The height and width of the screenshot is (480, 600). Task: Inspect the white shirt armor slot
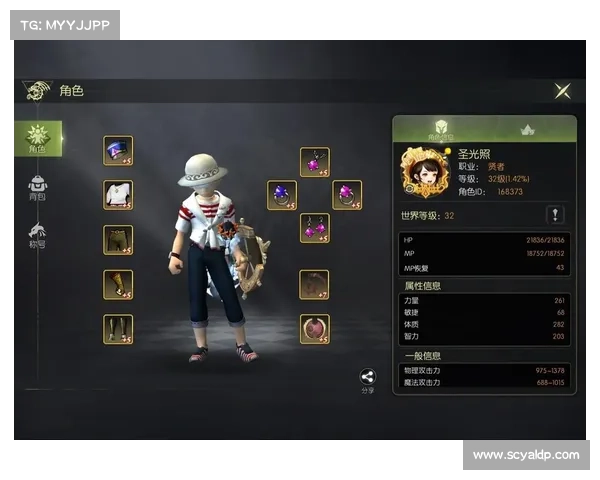point(118,195)
